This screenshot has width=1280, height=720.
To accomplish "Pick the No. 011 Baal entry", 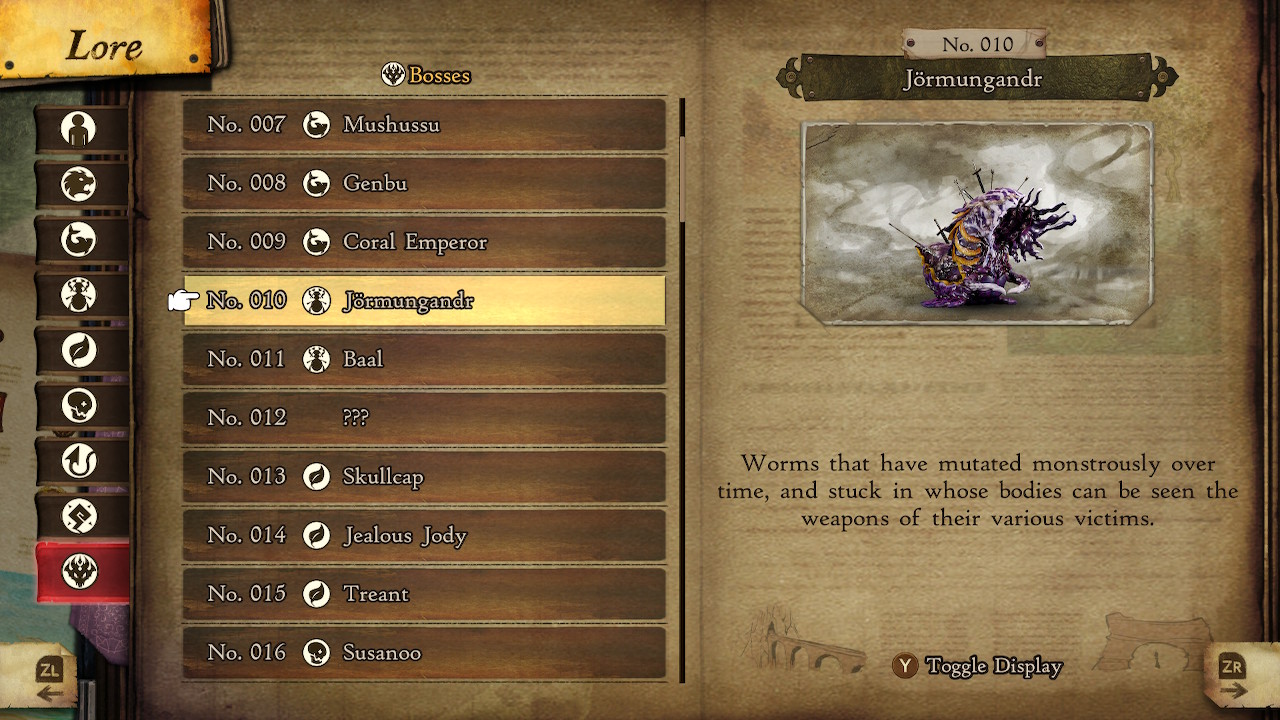I will (424, 359).
